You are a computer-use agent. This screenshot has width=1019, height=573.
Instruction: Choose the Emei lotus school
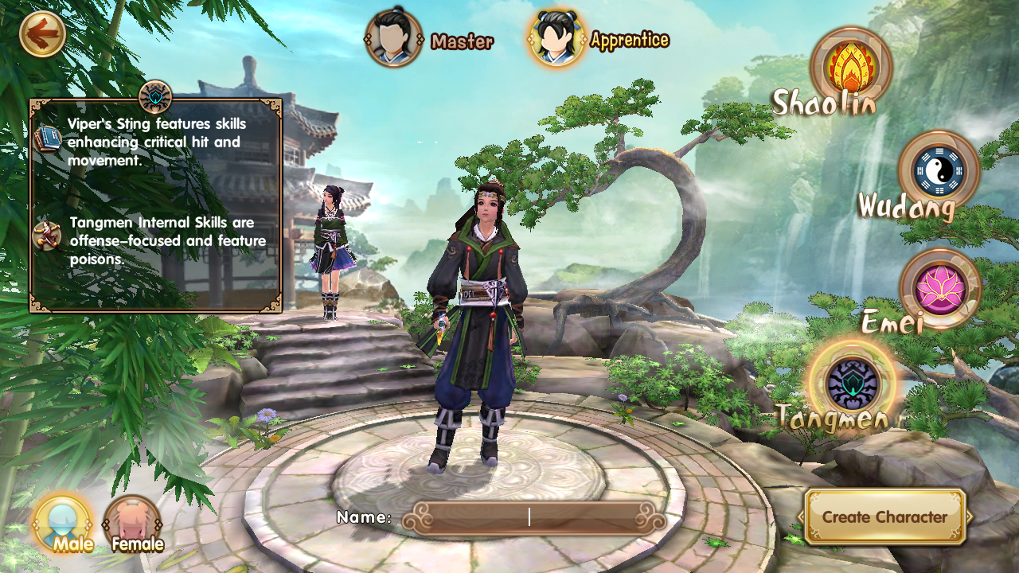pos(938,289)
